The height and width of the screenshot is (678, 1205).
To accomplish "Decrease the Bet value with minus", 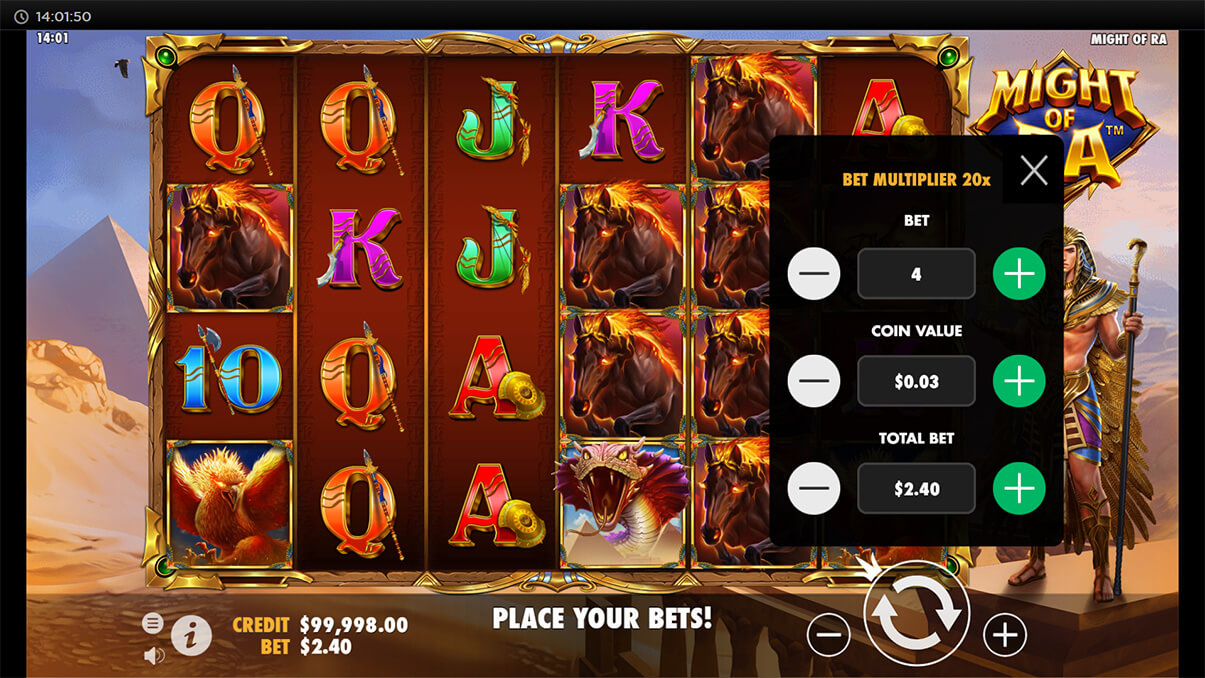I will tap(814, 274).
